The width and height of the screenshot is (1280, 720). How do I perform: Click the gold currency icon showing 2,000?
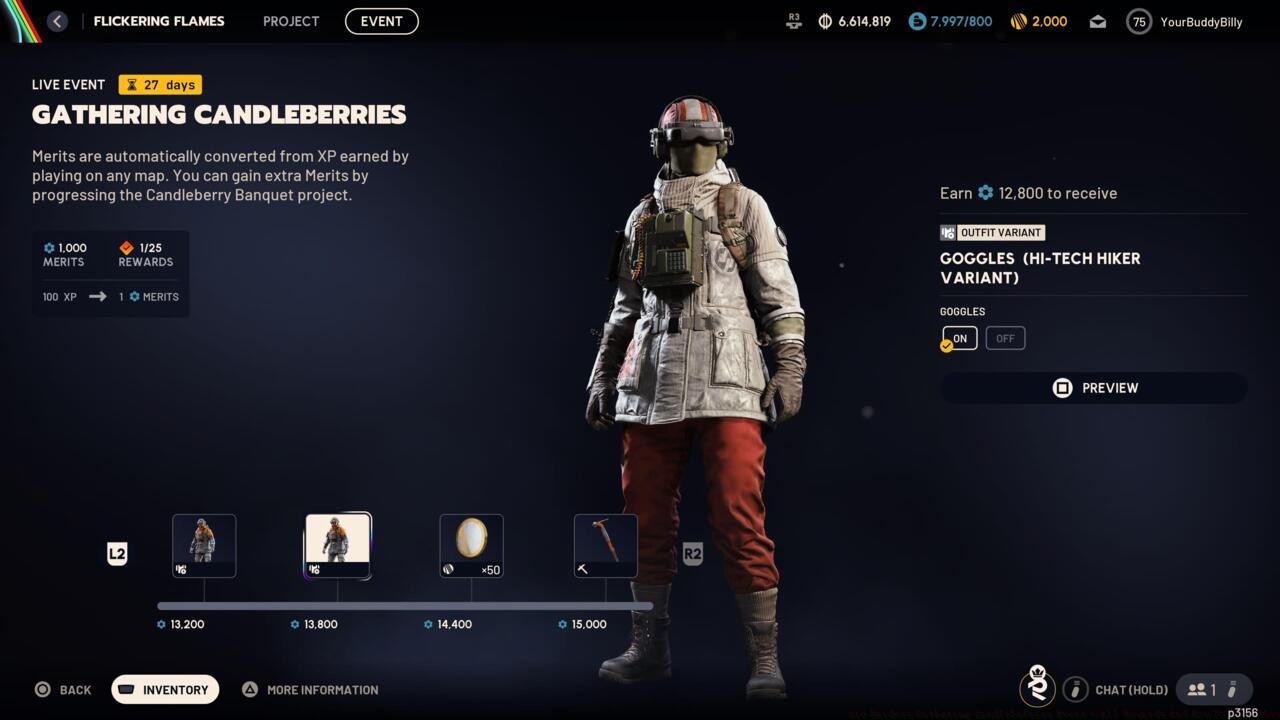pos(1018,20)
